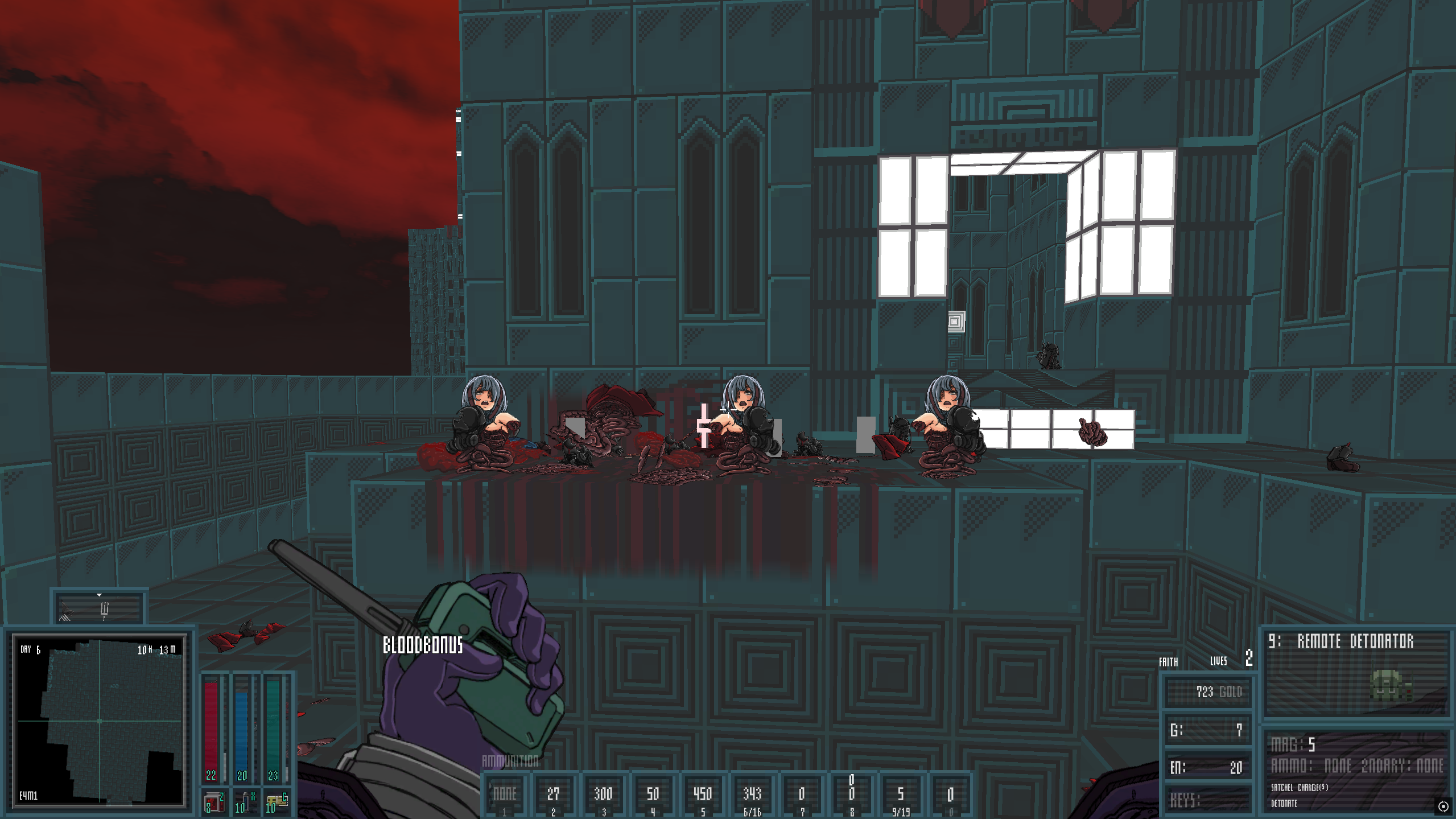Click the trident icon above the minimap

(x=104, y=611)
